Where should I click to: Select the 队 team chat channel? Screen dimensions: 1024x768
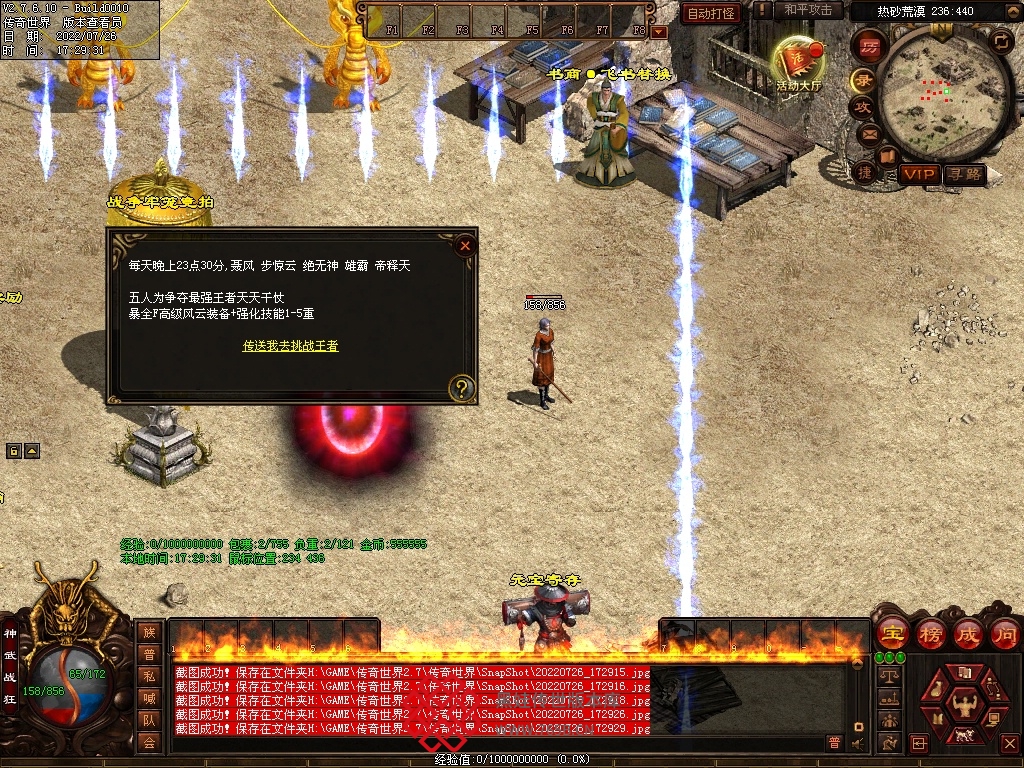148,719
